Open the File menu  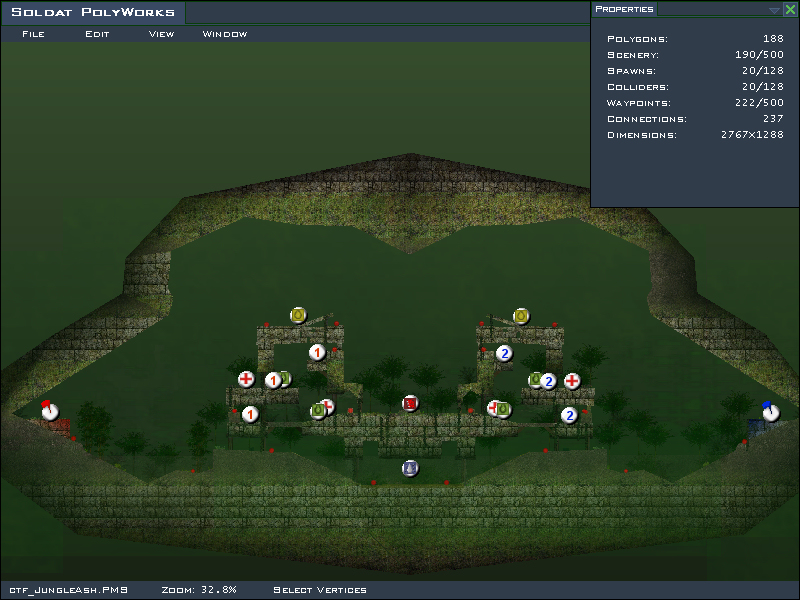pos(33,34)
